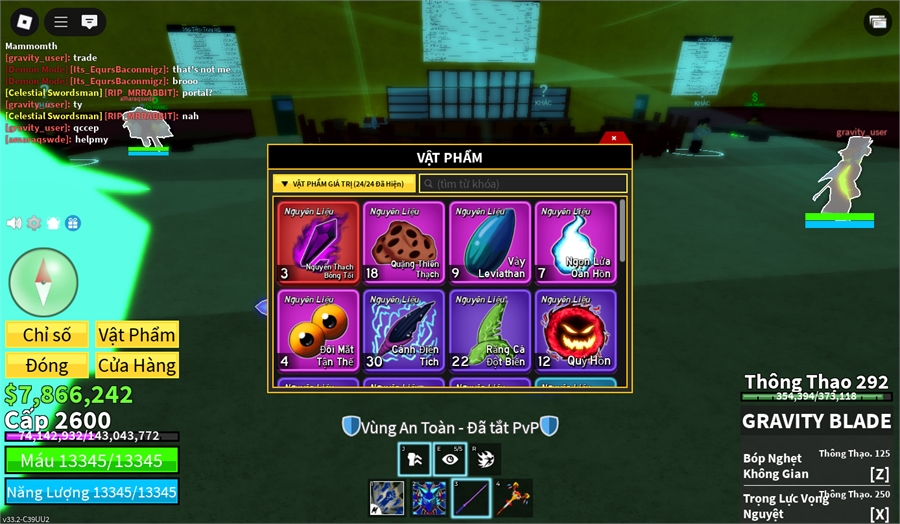Viewport: 900px width, 524px height.
Task: Close the Vật Phẩm inventory window
Action: (x=613, y=138)
